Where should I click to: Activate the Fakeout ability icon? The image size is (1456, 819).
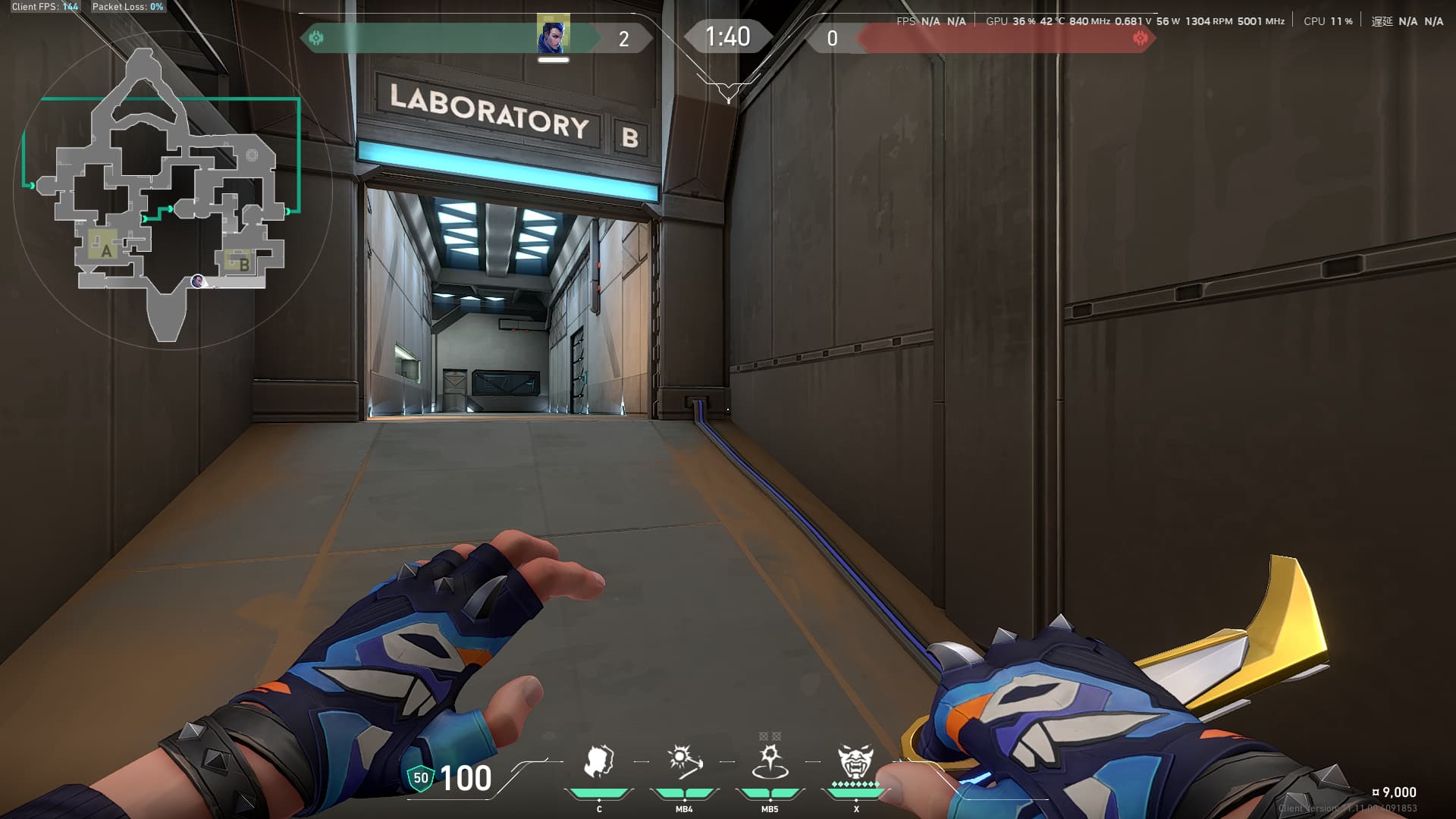pos(598,761)
